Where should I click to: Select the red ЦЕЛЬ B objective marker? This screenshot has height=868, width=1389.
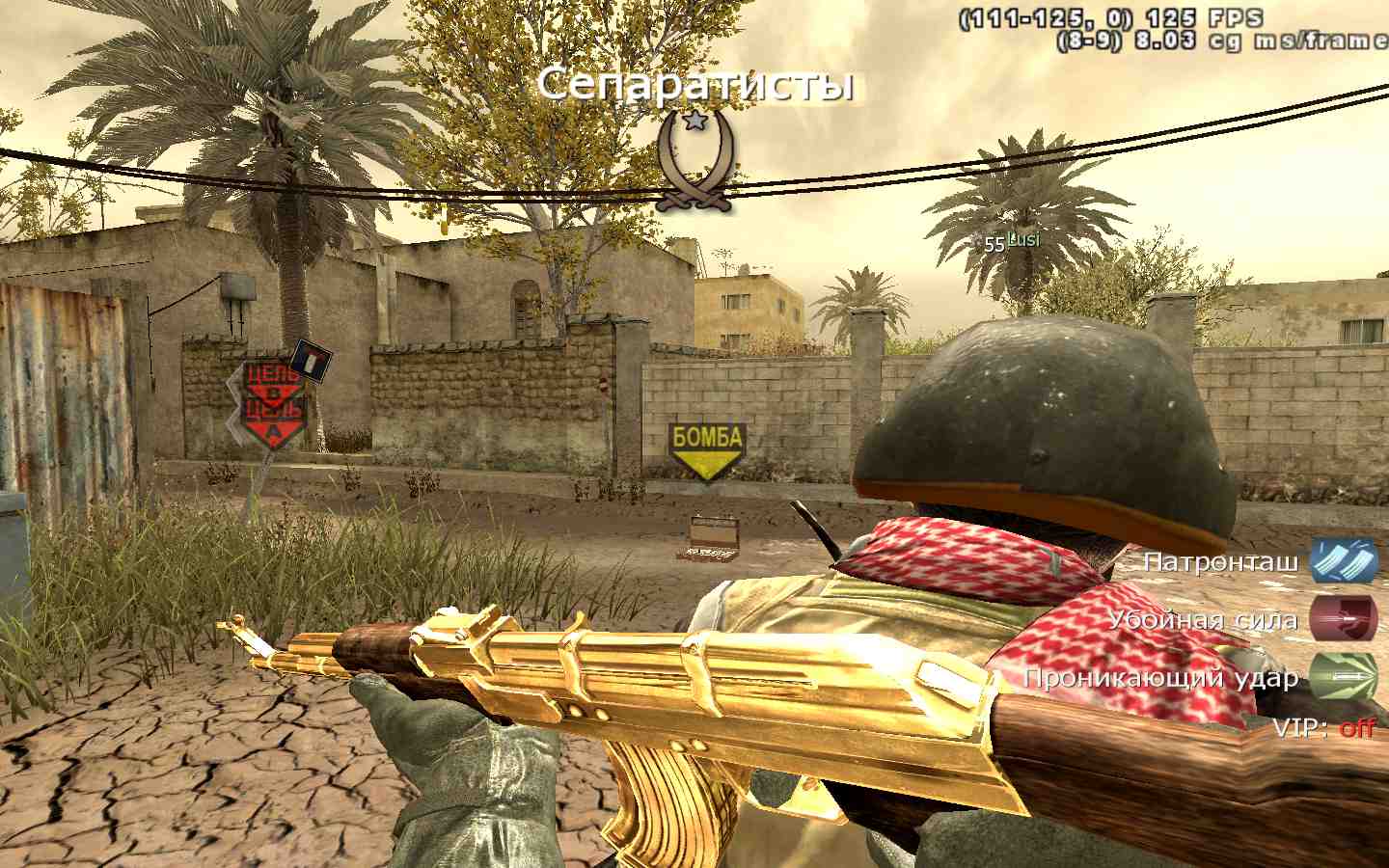pos(270,381)
